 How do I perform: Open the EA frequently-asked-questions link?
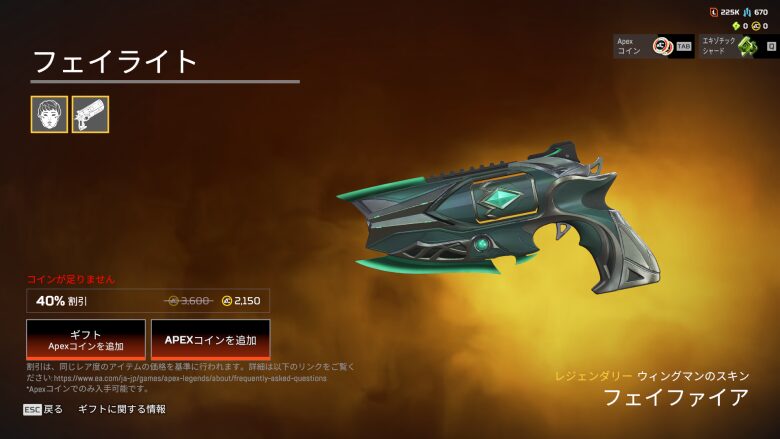coord(191,379)
